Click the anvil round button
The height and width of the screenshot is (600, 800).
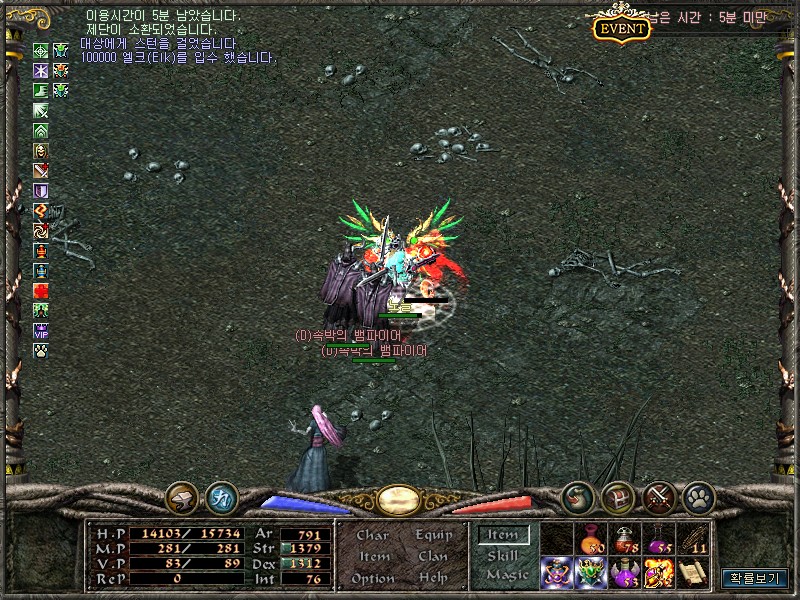coord(182,497)
